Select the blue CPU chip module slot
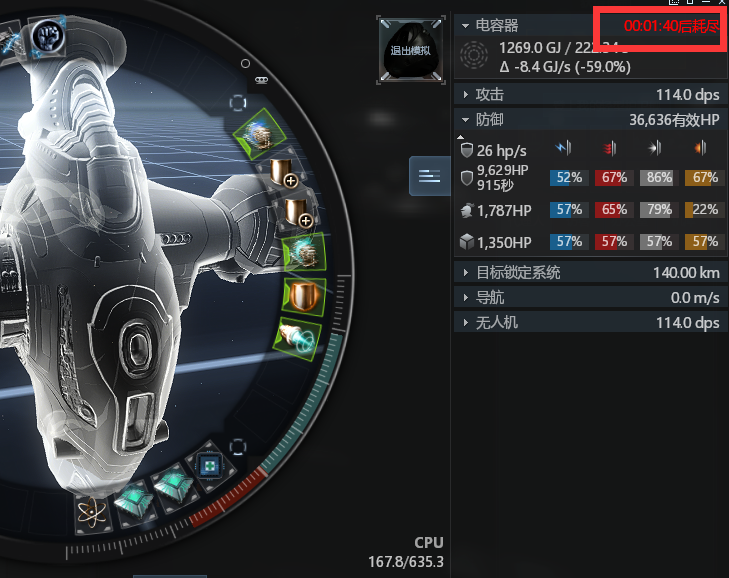The image size is (729, 578). click(x=210, y=465)
